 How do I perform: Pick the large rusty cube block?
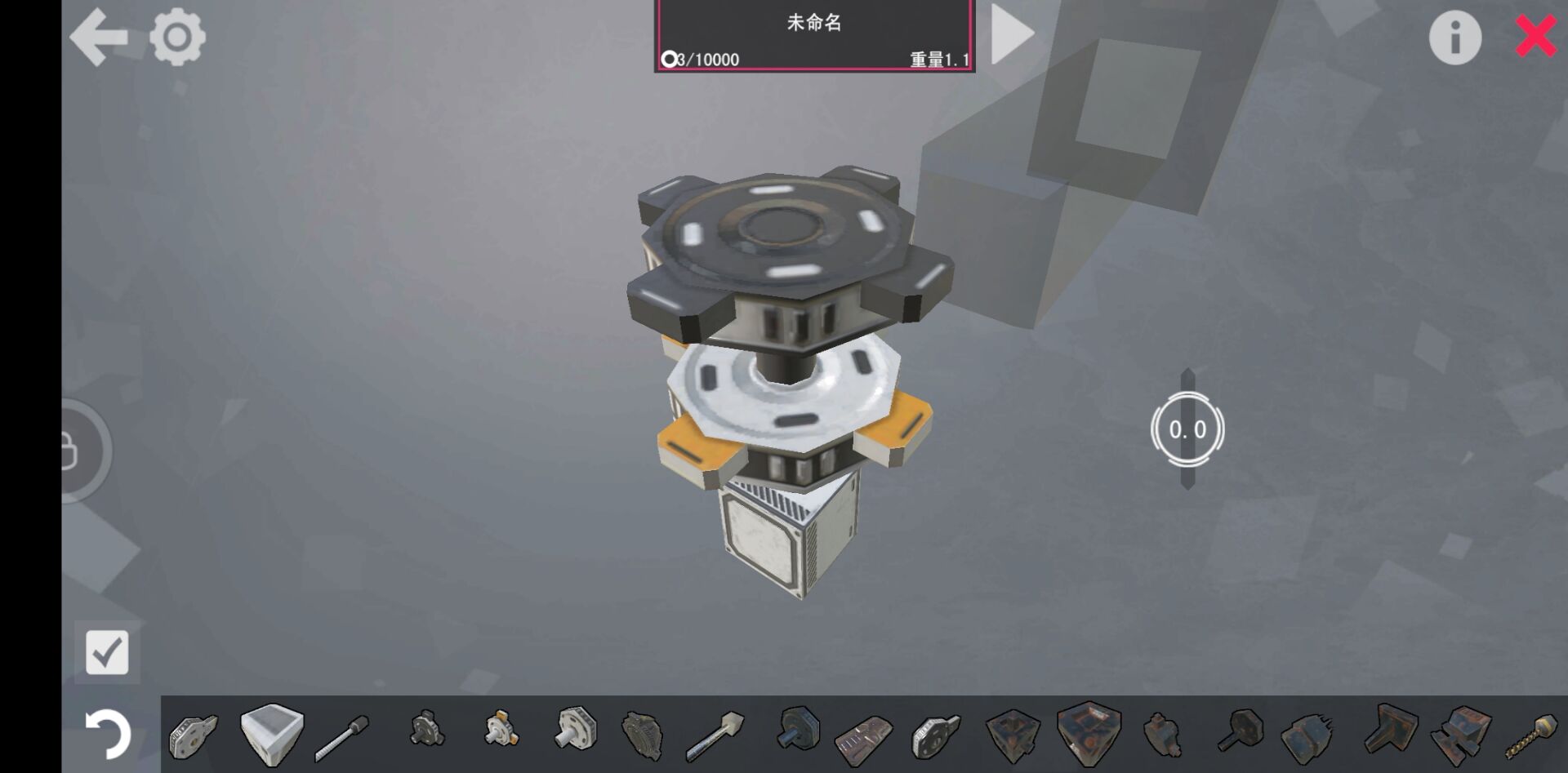tap(1088, 732)
